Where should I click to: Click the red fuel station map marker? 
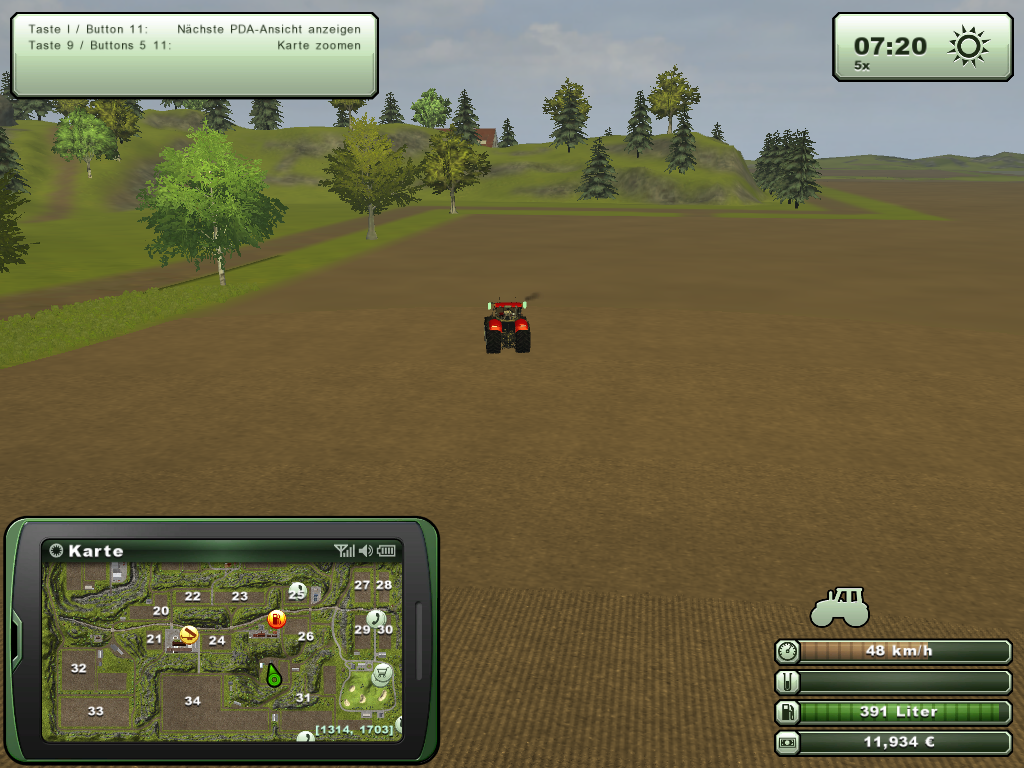pyautogui.click(x=277, y=619)
